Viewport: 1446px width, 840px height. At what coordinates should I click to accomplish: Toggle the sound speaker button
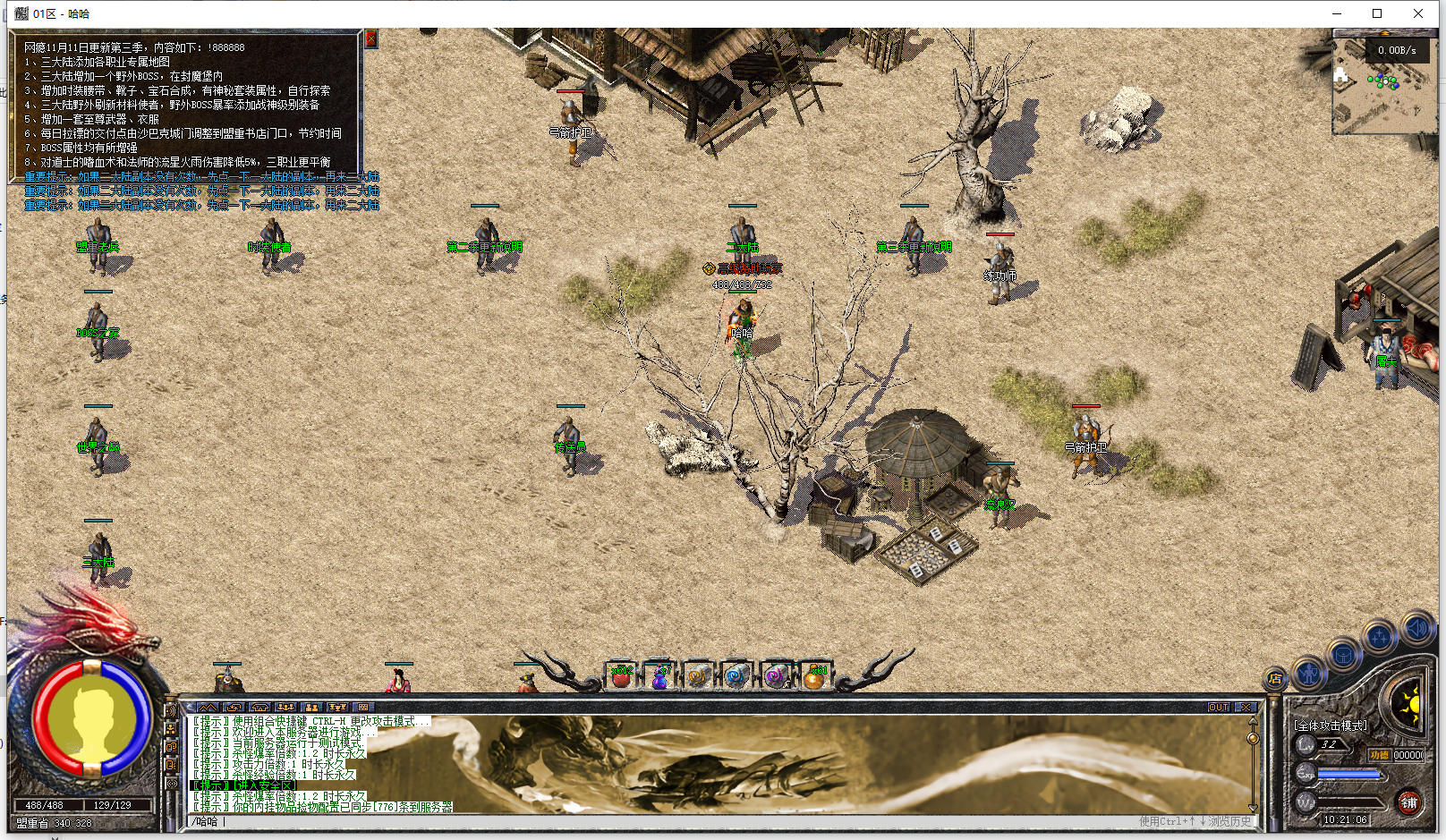click(x=1416, y=627)
